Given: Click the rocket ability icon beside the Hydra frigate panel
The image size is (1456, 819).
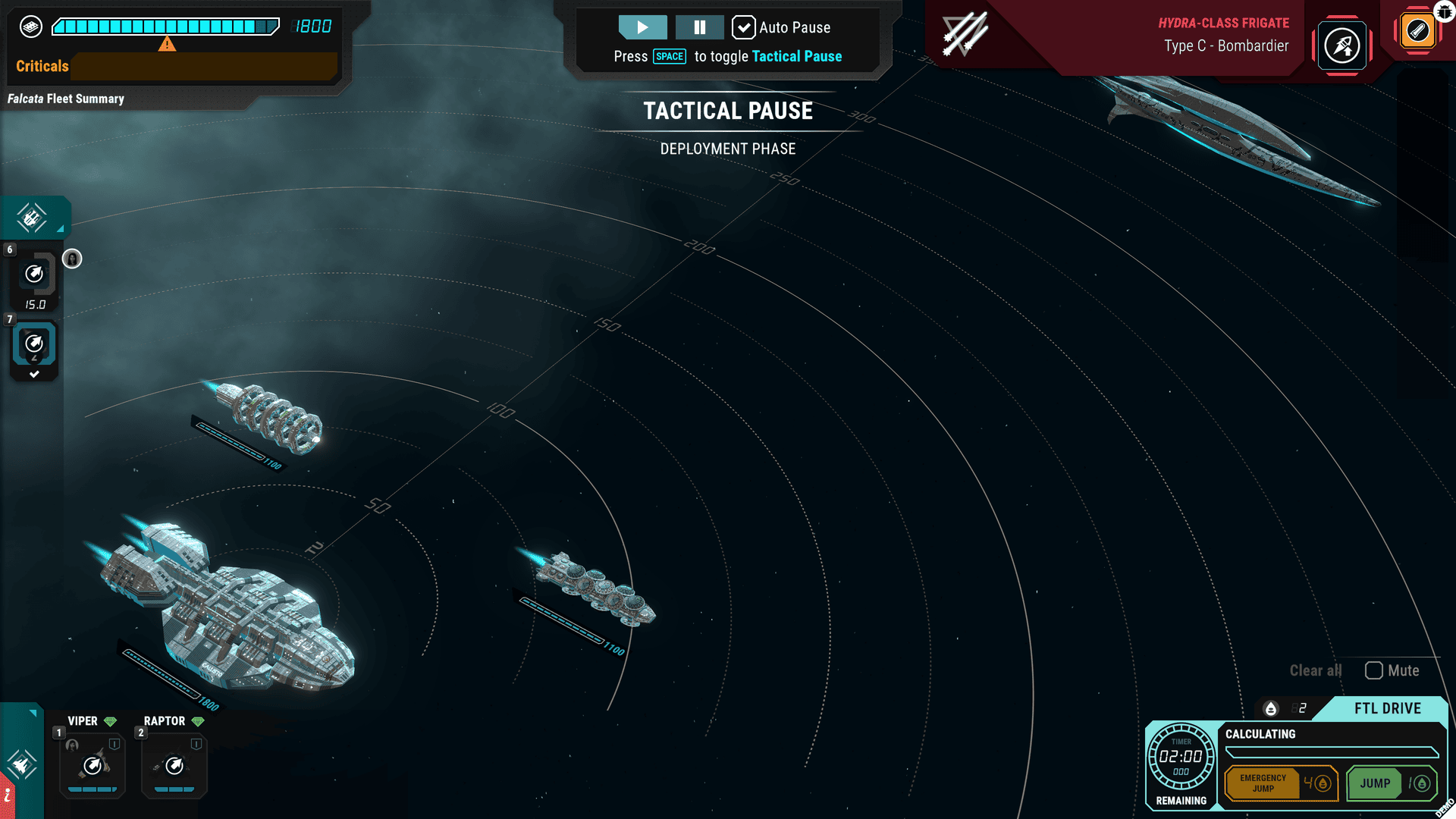Looking at the screenshot, I should tap(1342, 45).
